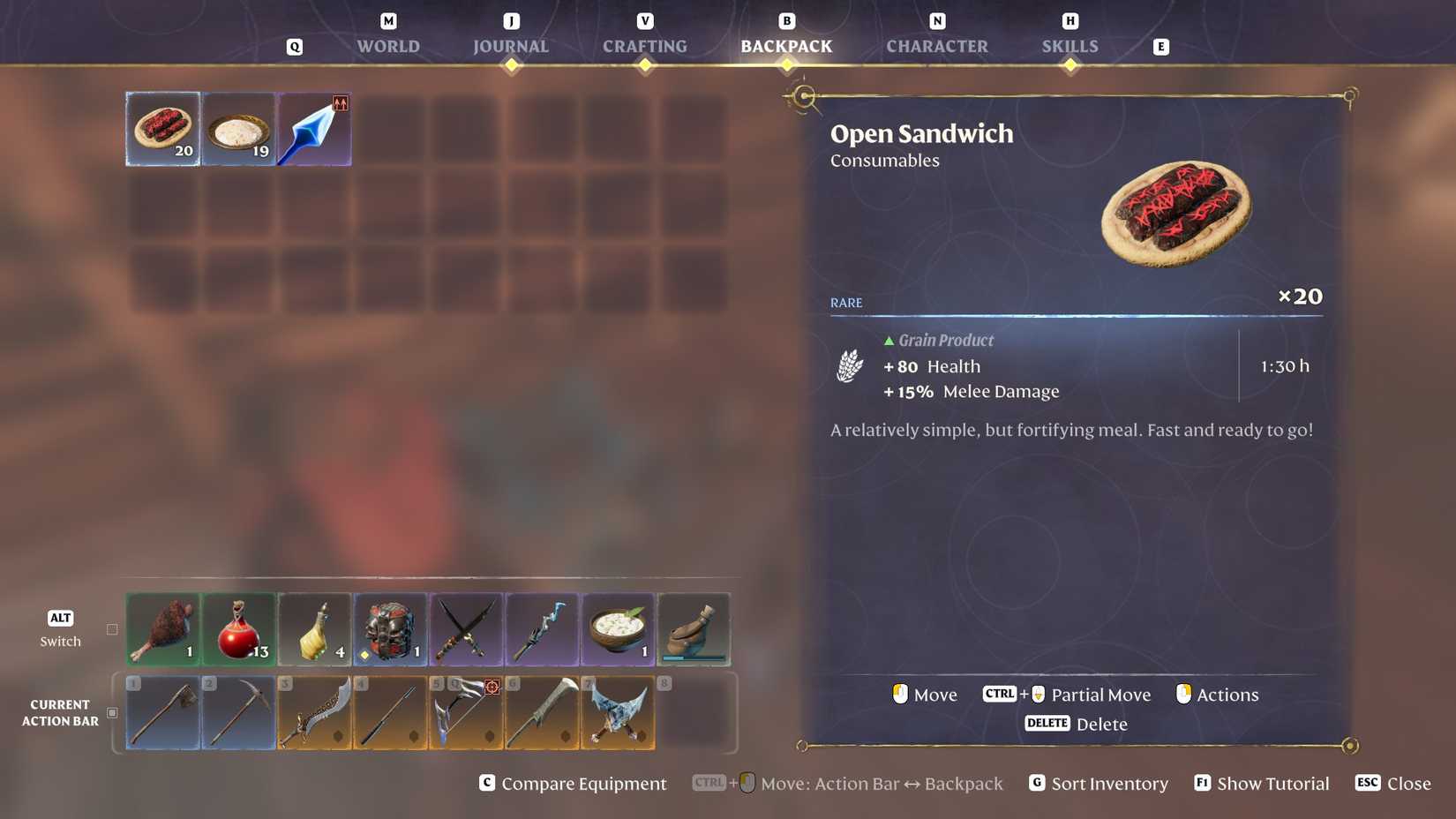This screenshot has width=1456, height=819.
Task: Switch to the Character tab
Action: [937, 46]
